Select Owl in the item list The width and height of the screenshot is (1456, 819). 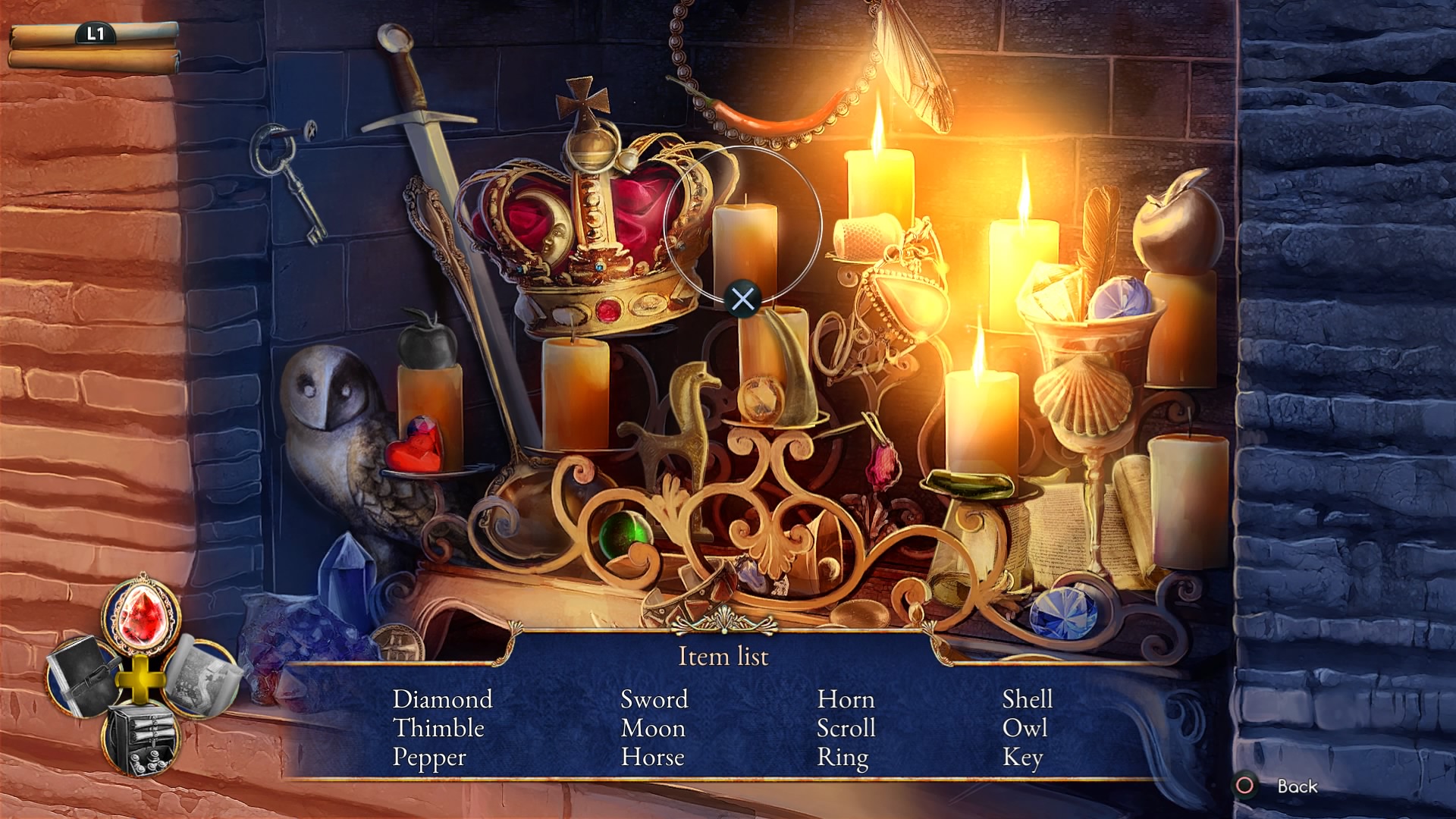tap(1025, 728)
